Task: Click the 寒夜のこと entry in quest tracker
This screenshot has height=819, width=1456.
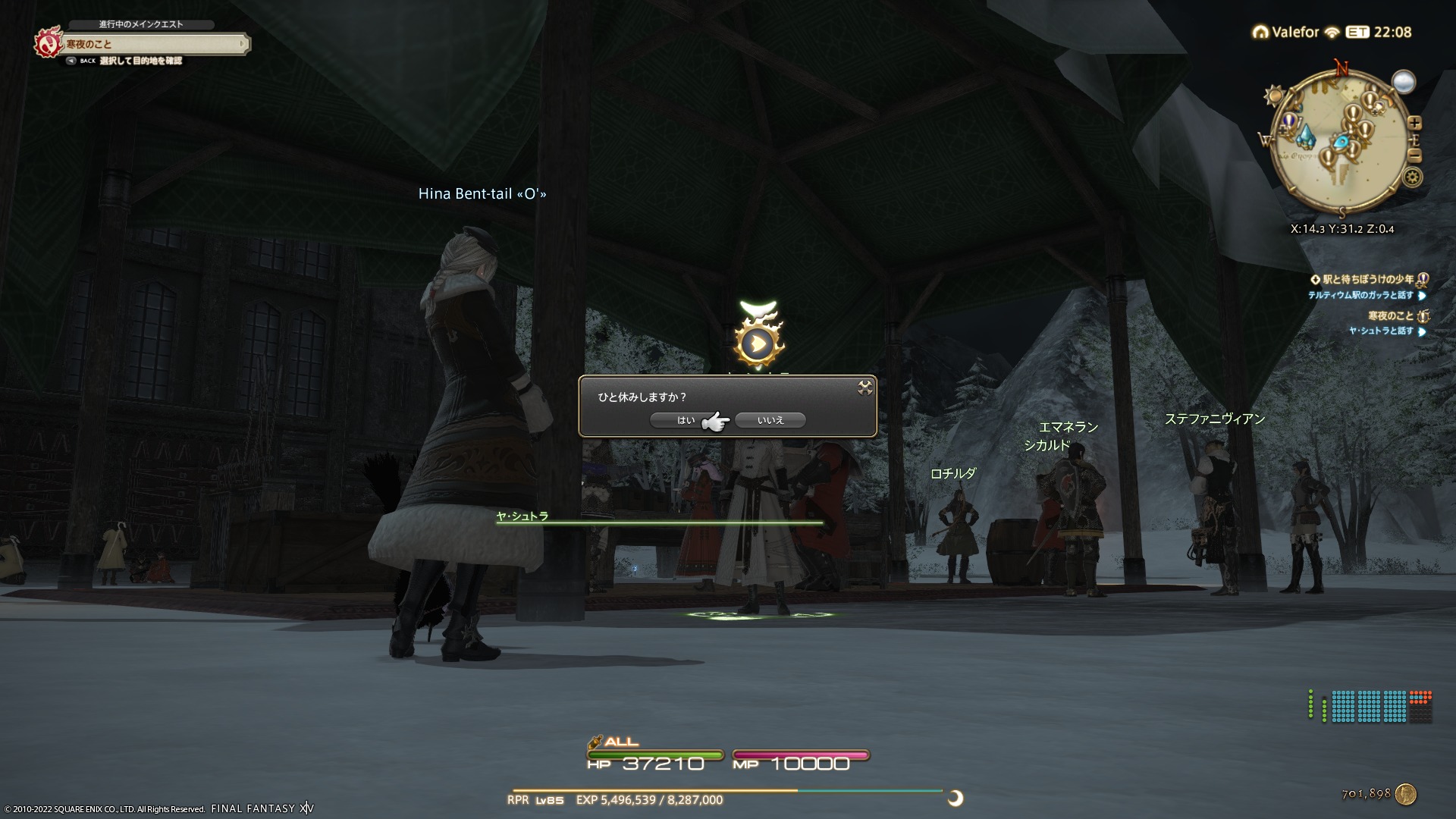Action: click(x=1391, y=315)
